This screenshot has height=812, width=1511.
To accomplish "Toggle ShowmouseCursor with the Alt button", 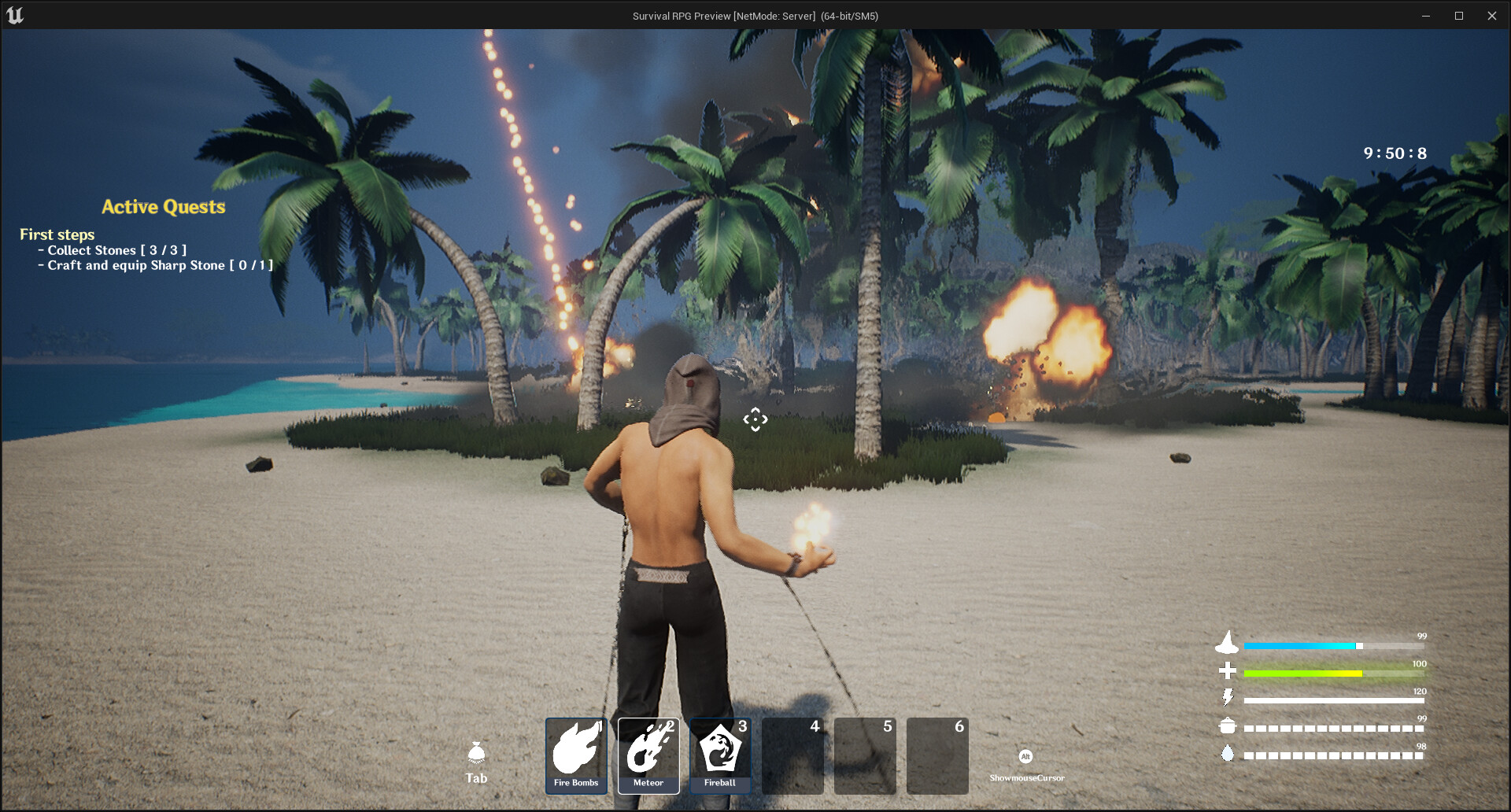I will [x=1025, y=756].
